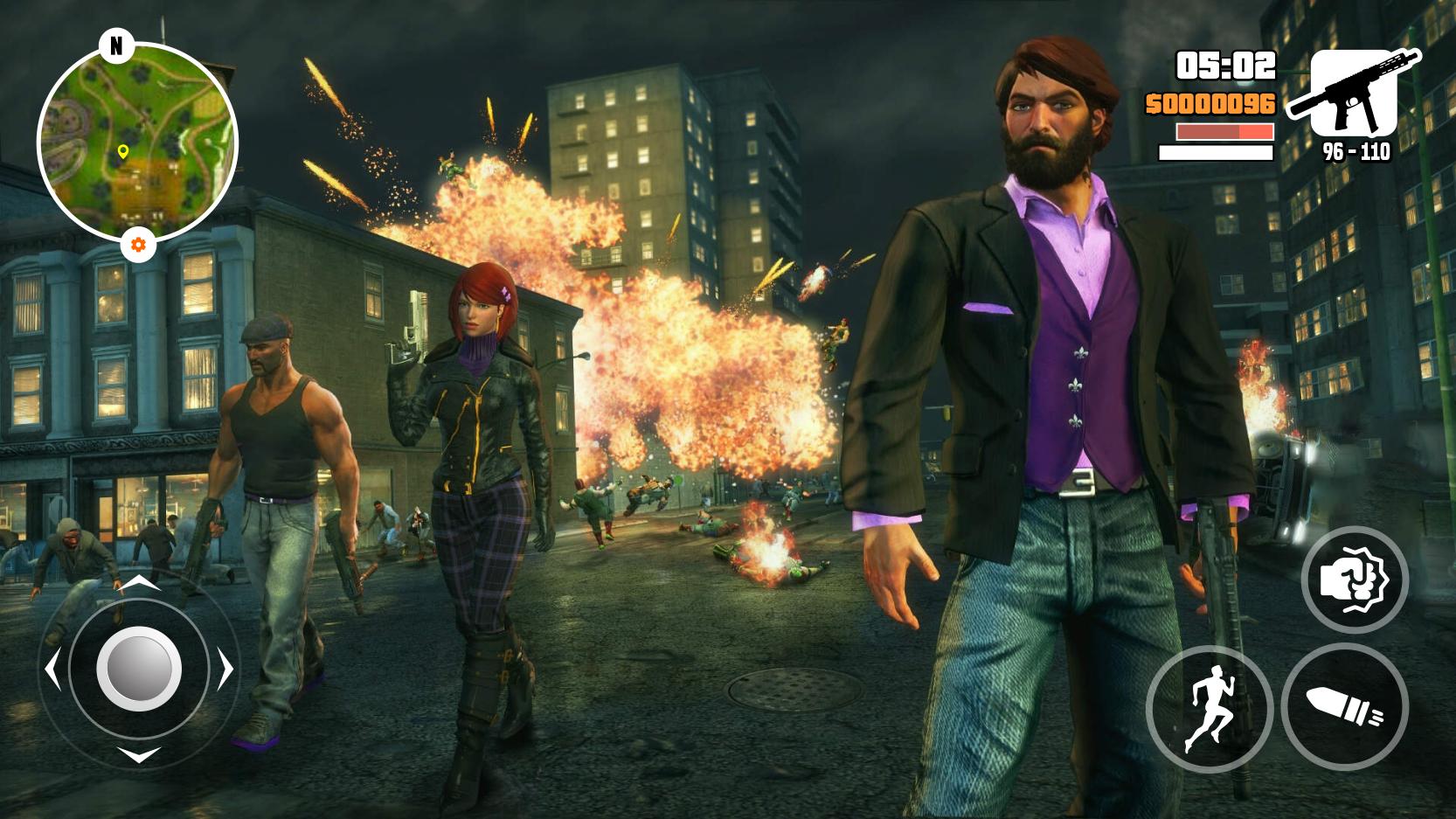Viewport: 1456px width, 819px height.
Task: Click the joystick's down arrow
Action: click(x=138, y=754)
